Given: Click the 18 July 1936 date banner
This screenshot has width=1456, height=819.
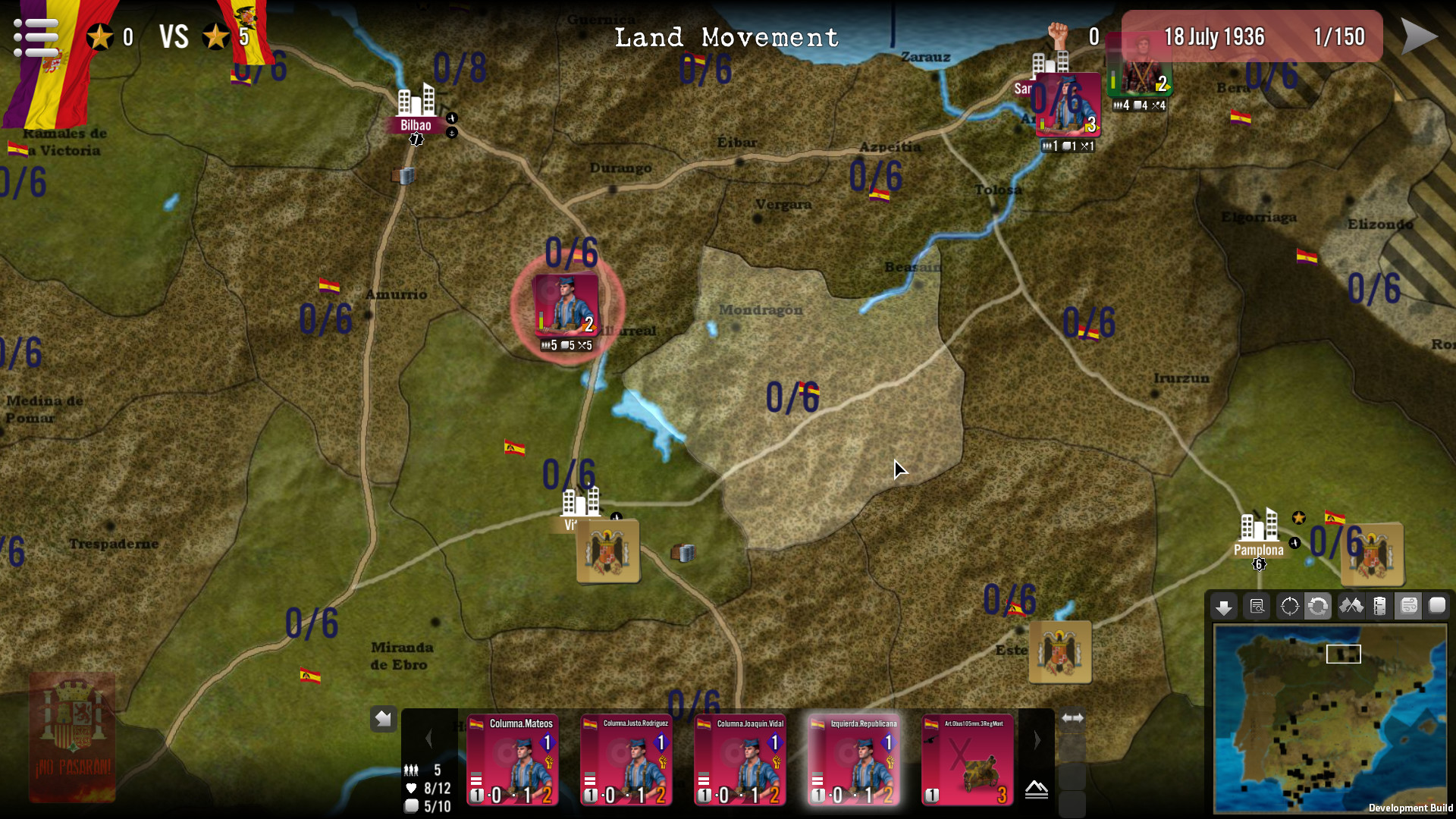Looking at the screenshot, I should point(1214,36).
